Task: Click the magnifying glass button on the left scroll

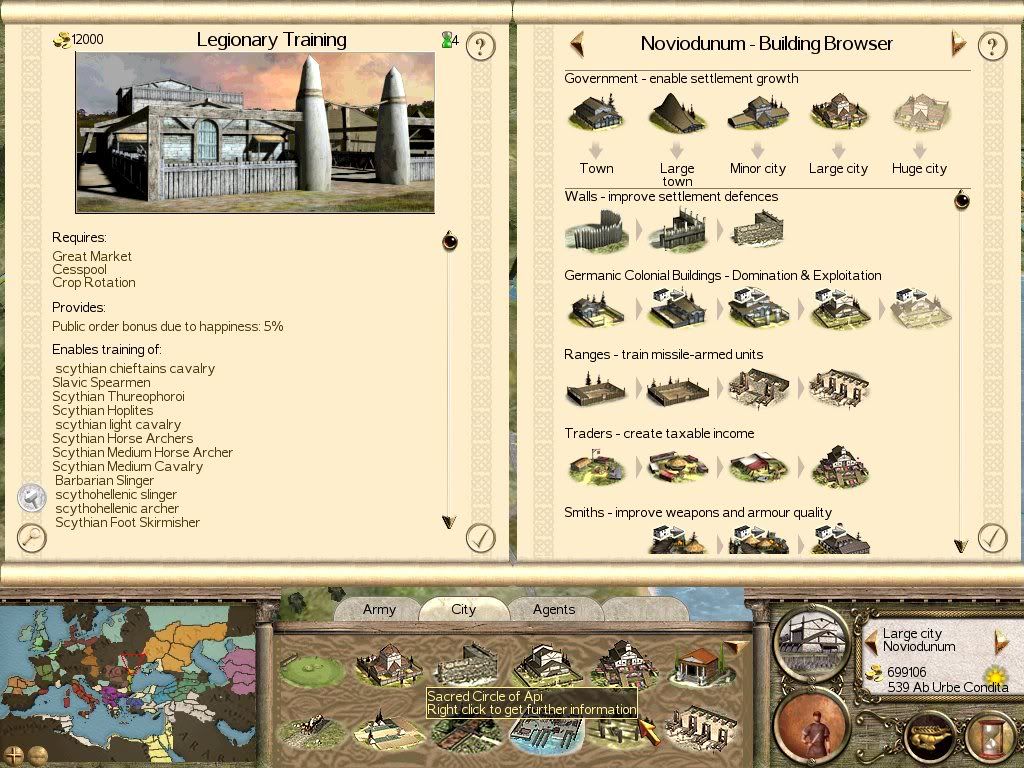Action: click(33, 538)
